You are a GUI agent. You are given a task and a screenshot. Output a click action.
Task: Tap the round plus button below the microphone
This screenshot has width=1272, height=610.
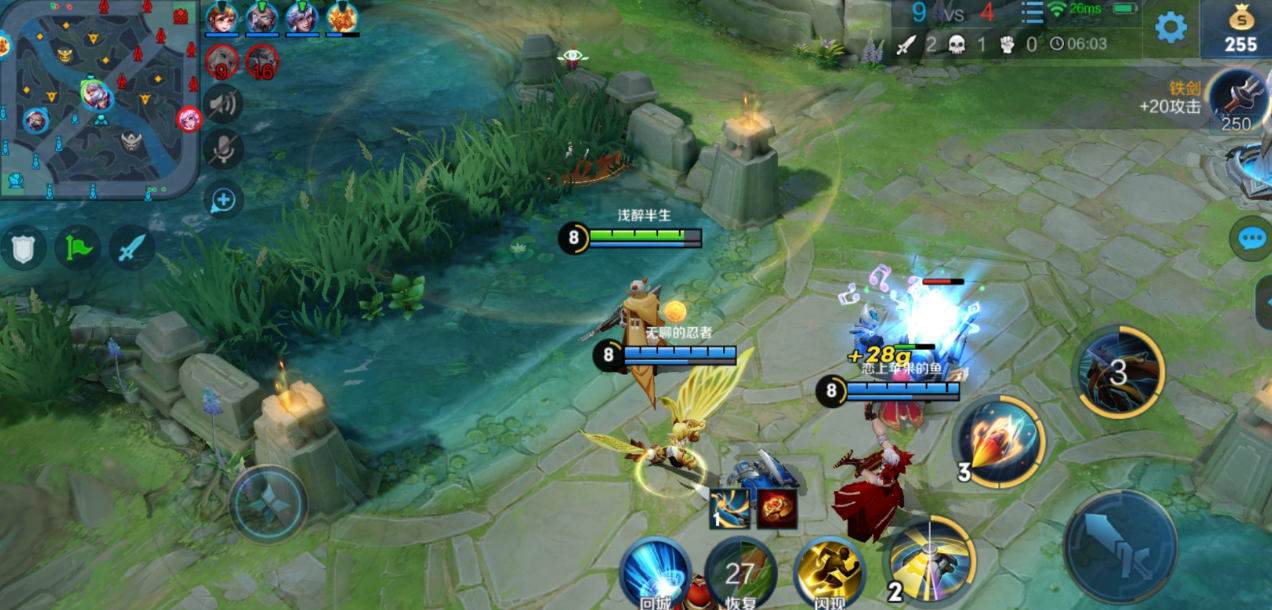pyautogui.click(x=222, y=200)
